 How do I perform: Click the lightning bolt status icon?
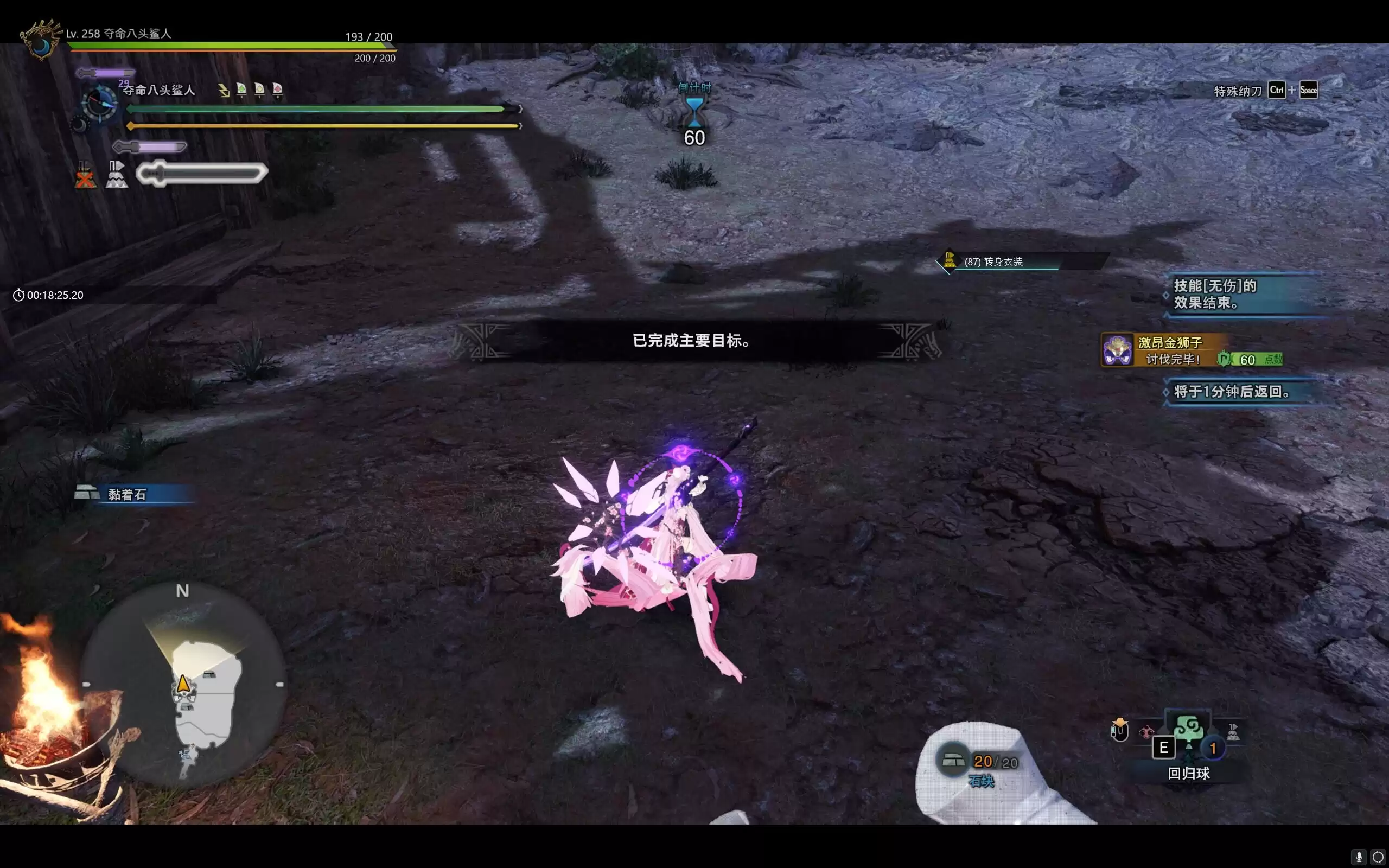224,90
